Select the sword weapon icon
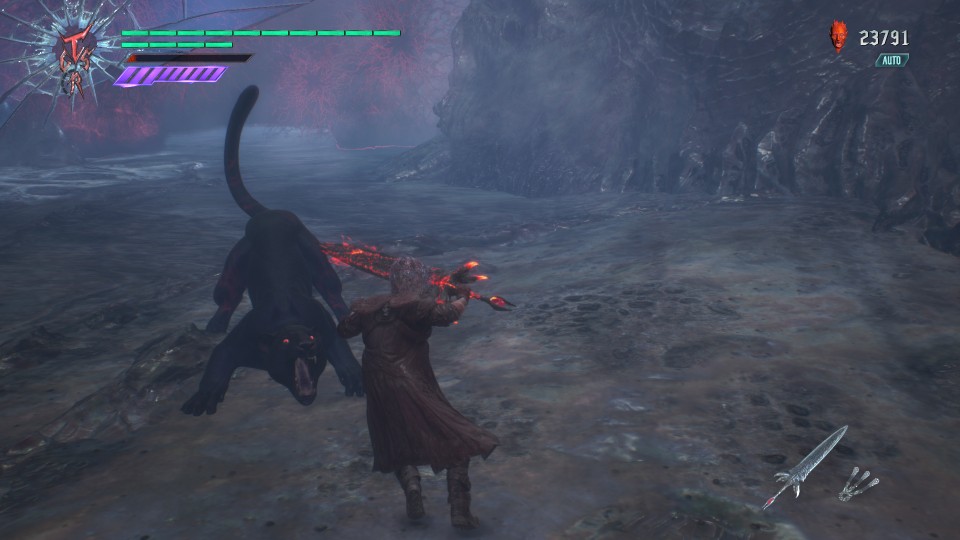Image resolution: width=960 pixels, height=540 pixels. (x=804, y=467)
